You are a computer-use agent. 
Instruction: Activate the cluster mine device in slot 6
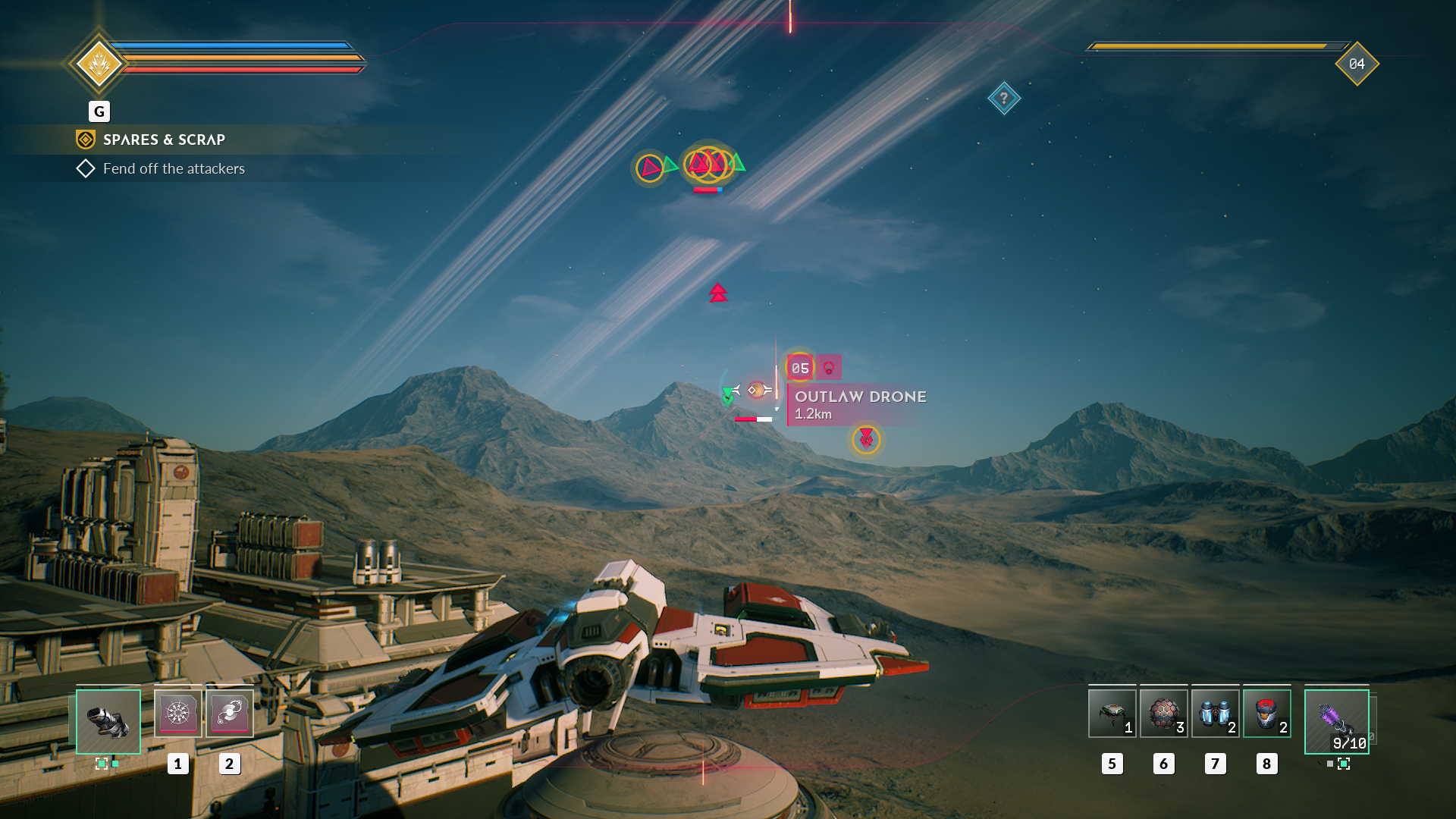coord(1163,714)
